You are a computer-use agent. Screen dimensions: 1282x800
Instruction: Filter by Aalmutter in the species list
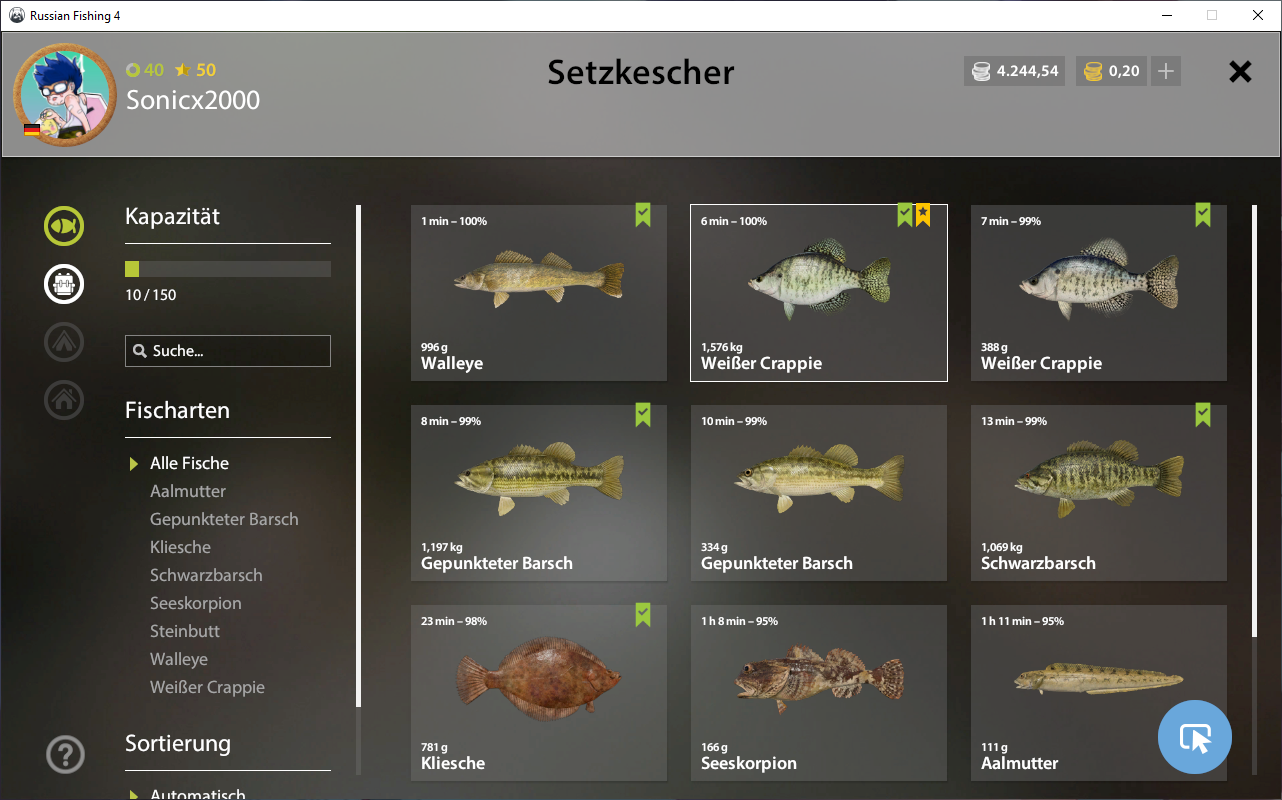188,491
